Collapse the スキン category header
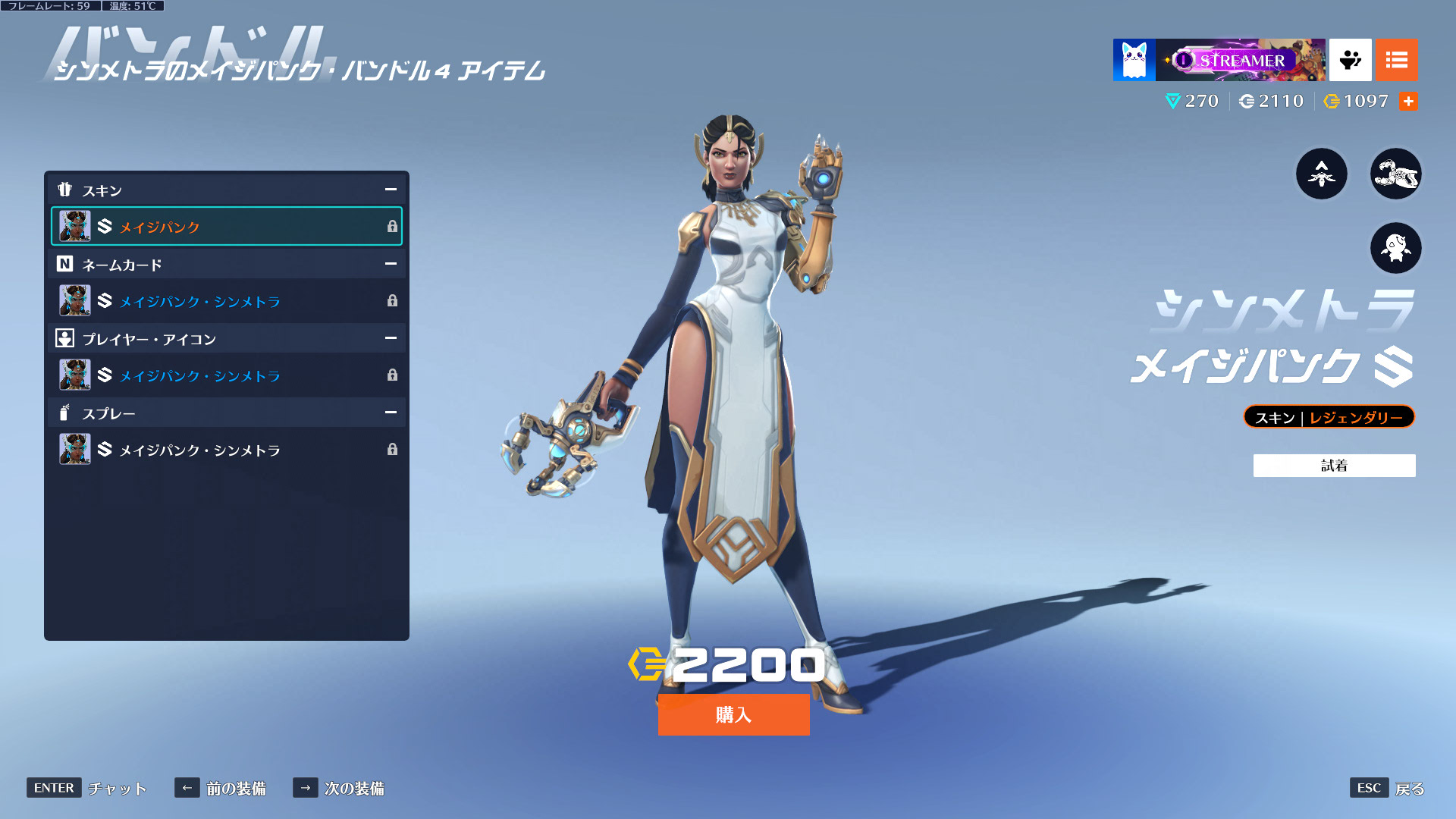Image resolution: width=1456 pixels, height=819 pixels. 391,190
